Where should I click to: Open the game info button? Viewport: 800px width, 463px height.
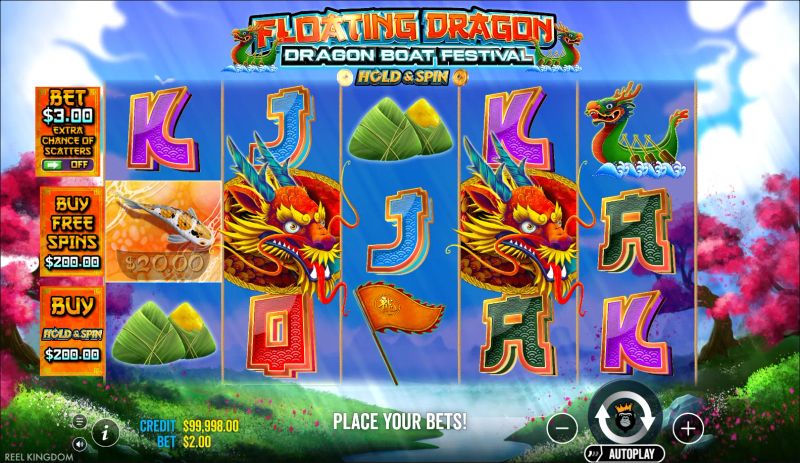pos(105,431)
